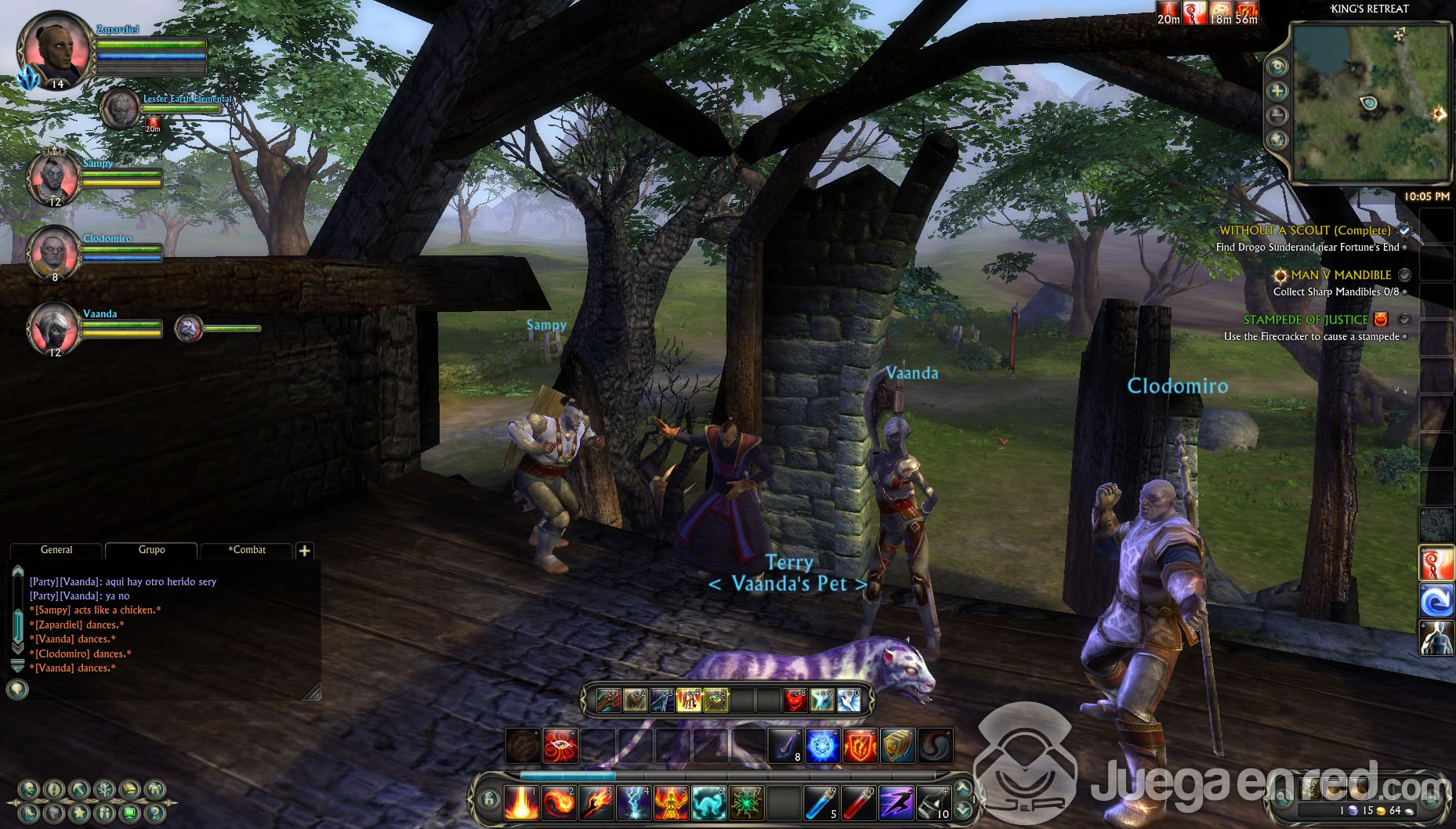Use the blue mana potion
Viewport: 1456px width, 829px height.
[x=821, y=802]
